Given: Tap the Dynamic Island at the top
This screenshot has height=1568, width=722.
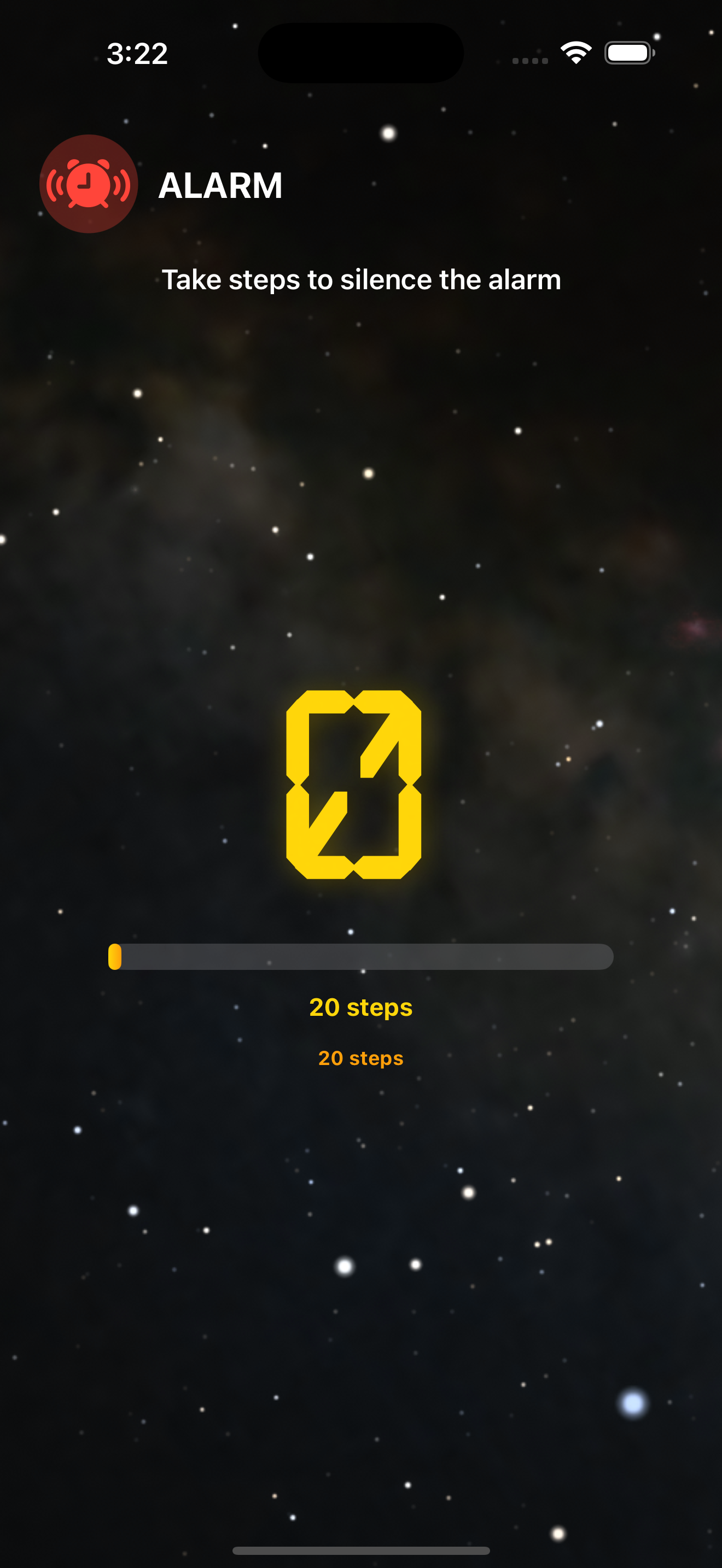Looking at the screenshot, I should pos(360,53).
